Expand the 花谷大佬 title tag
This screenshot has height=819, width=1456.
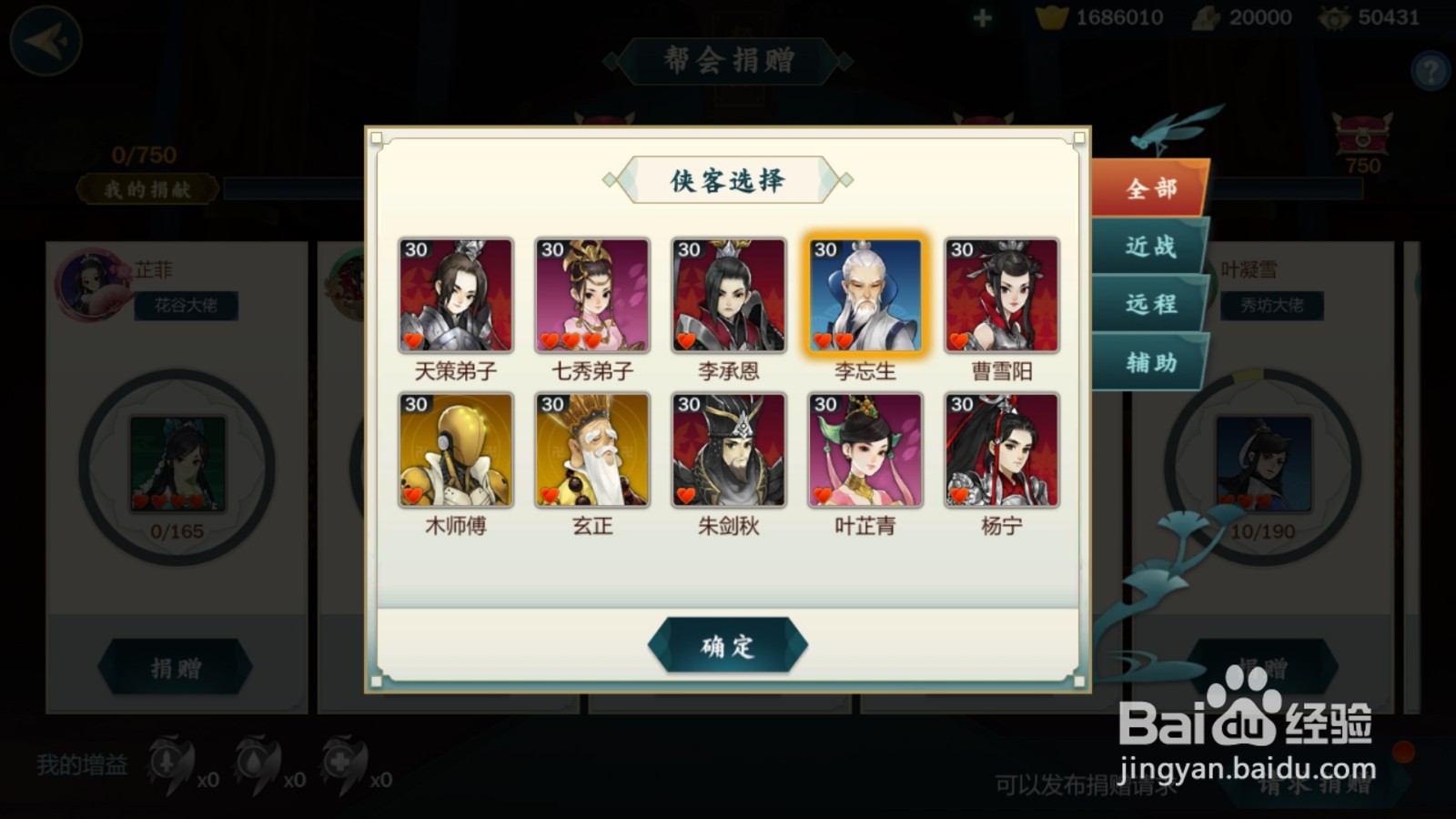(x=187, y=305)
